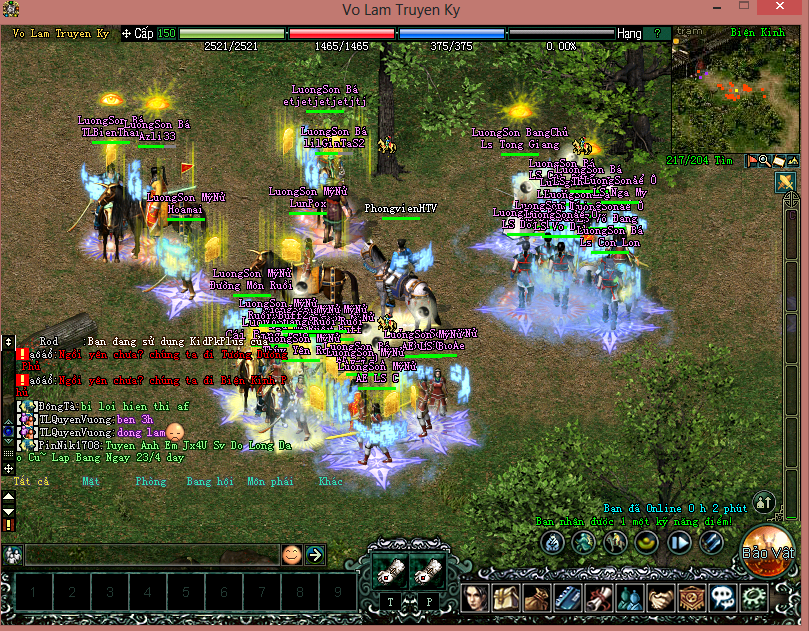Image resolution: width=809 pixels, height=631 pixels.
Task: Click the magnifying glass under the minimap
Action: coord(764,160)
